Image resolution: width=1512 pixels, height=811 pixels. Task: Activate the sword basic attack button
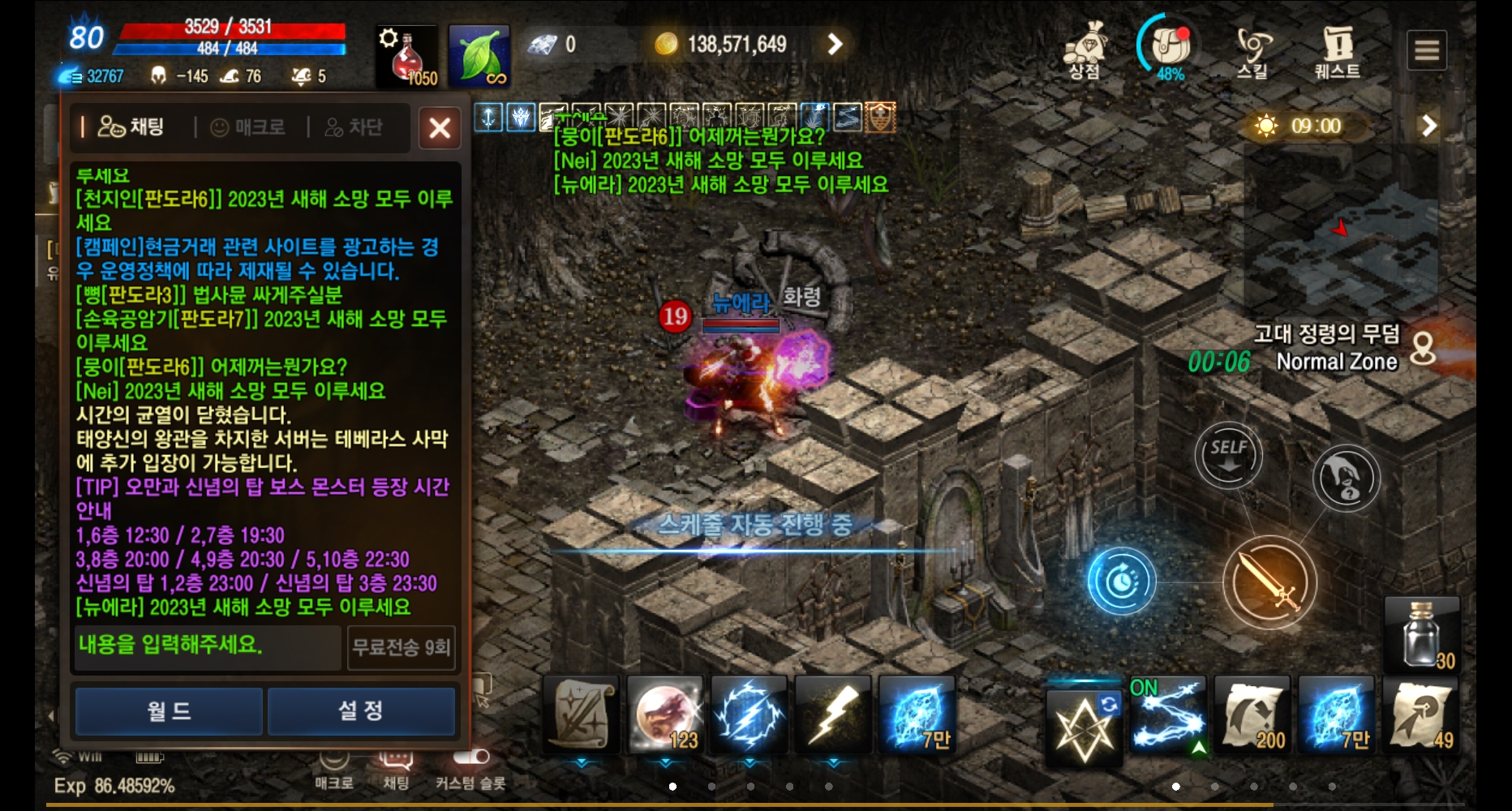(x=1269, y=582)
